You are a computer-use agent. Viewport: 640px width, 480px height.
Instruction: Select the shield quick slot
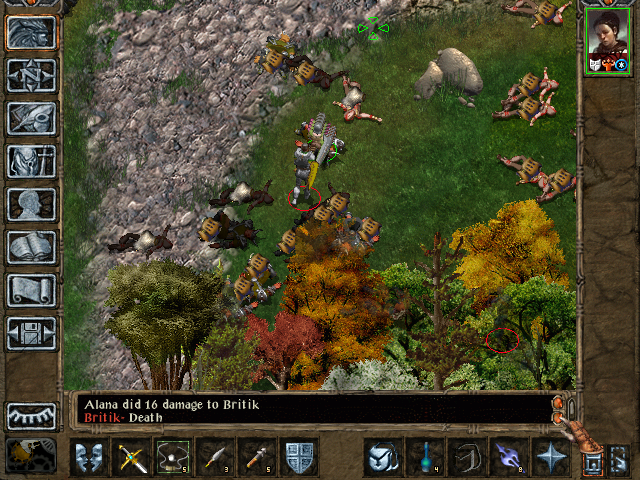[x=299, y=457]
